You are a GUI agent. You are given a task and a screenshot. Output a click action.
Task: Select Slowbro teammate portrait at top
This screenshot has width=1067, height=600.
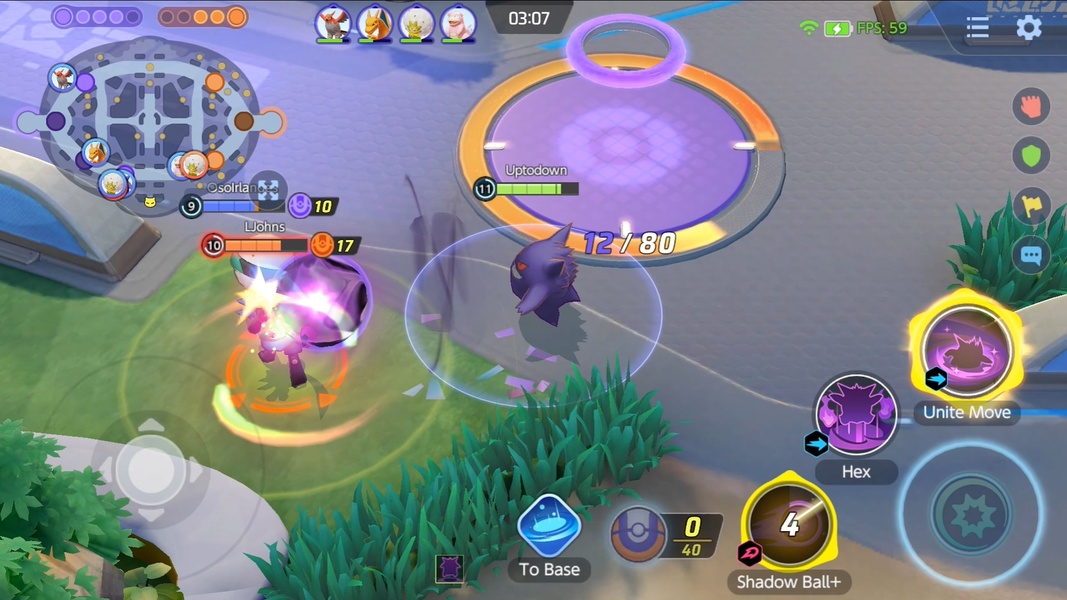pos(459,22)
